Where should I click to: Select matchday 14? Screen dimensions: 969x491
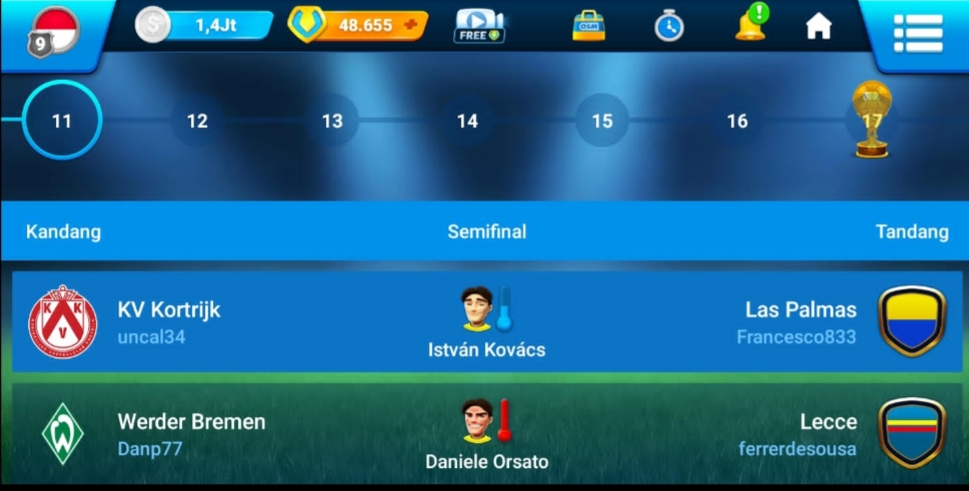tap(467, 121)
